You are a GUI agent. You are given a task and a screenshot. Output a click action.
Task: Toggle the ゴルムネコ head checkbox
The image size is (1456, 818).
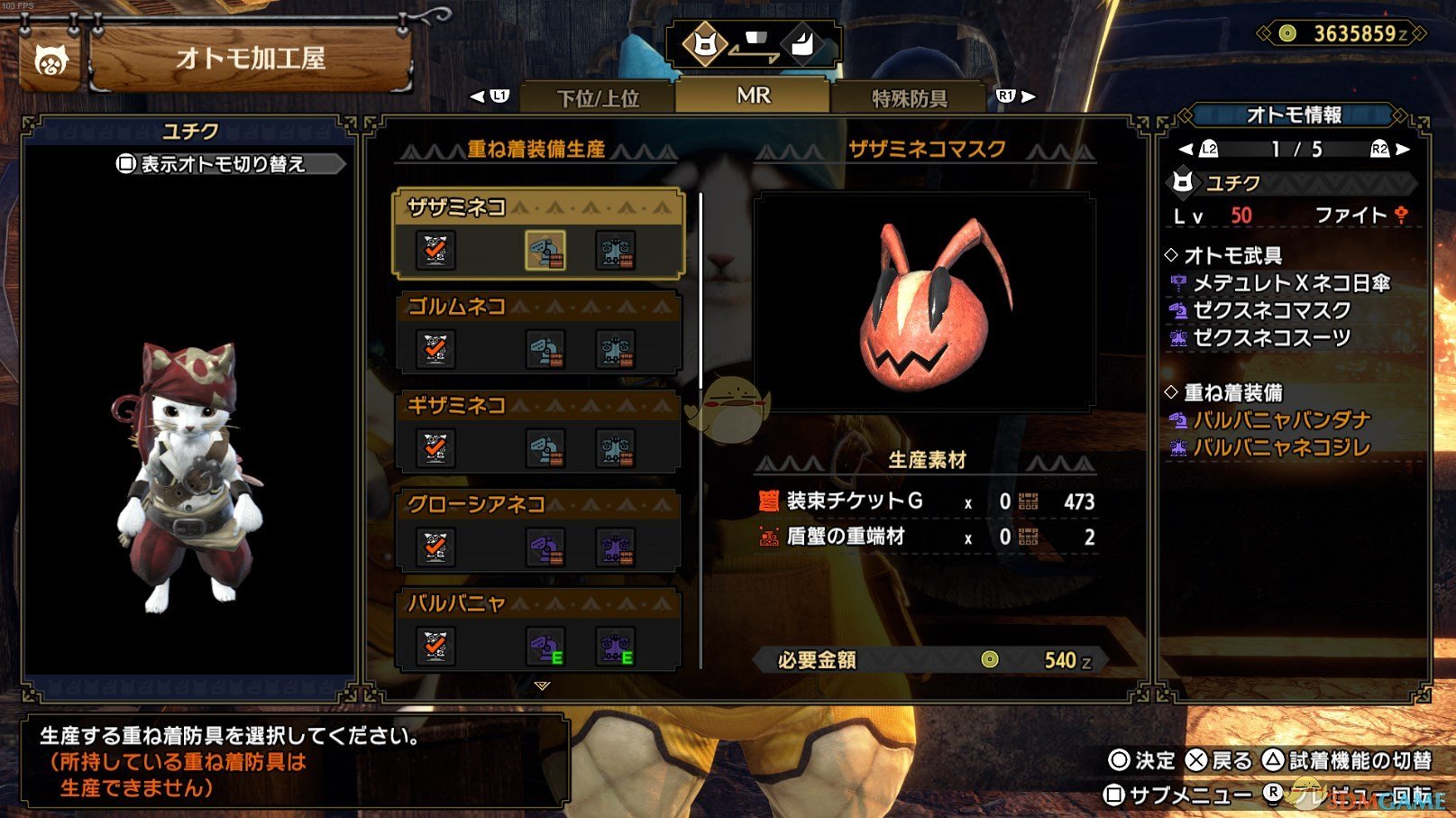[x=437, y=350]
